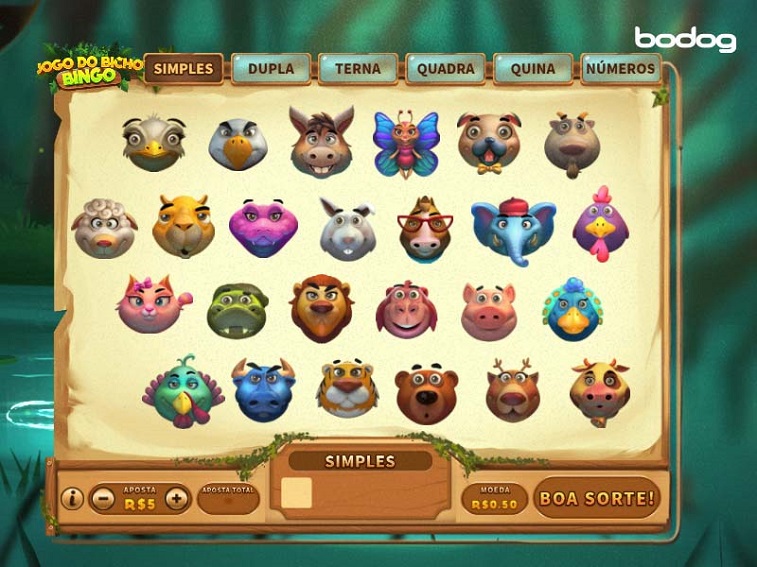
Task: Pick the pink cat with bow
Action: pos(153,304)
